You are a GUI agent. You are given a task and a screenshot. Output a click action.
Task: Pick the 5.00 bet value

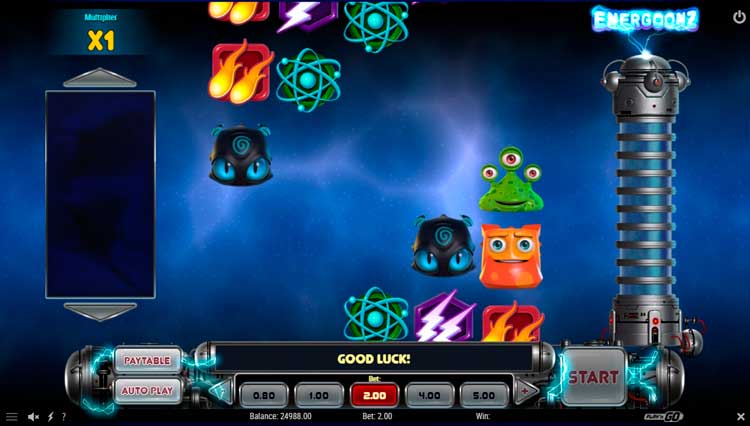(484, 395)
